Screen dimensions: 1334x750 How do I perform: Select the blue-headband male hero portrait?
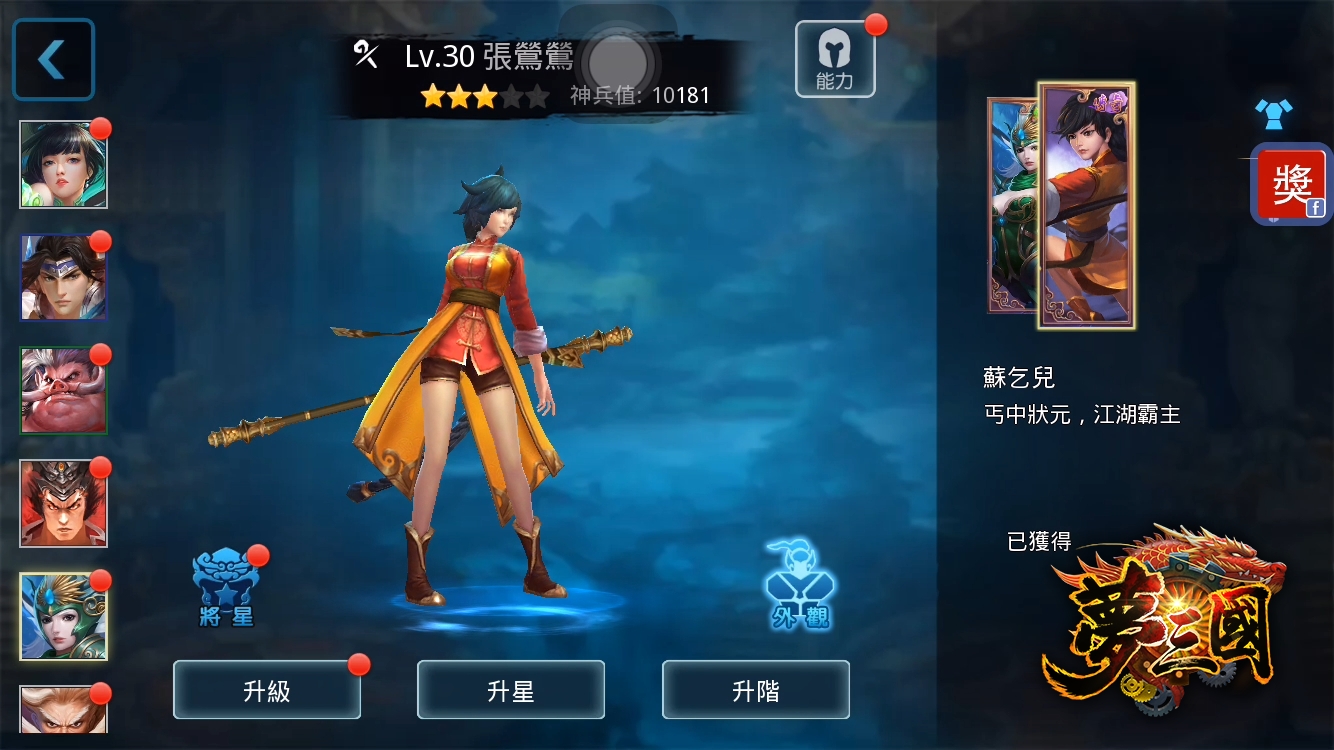[63, 277]
